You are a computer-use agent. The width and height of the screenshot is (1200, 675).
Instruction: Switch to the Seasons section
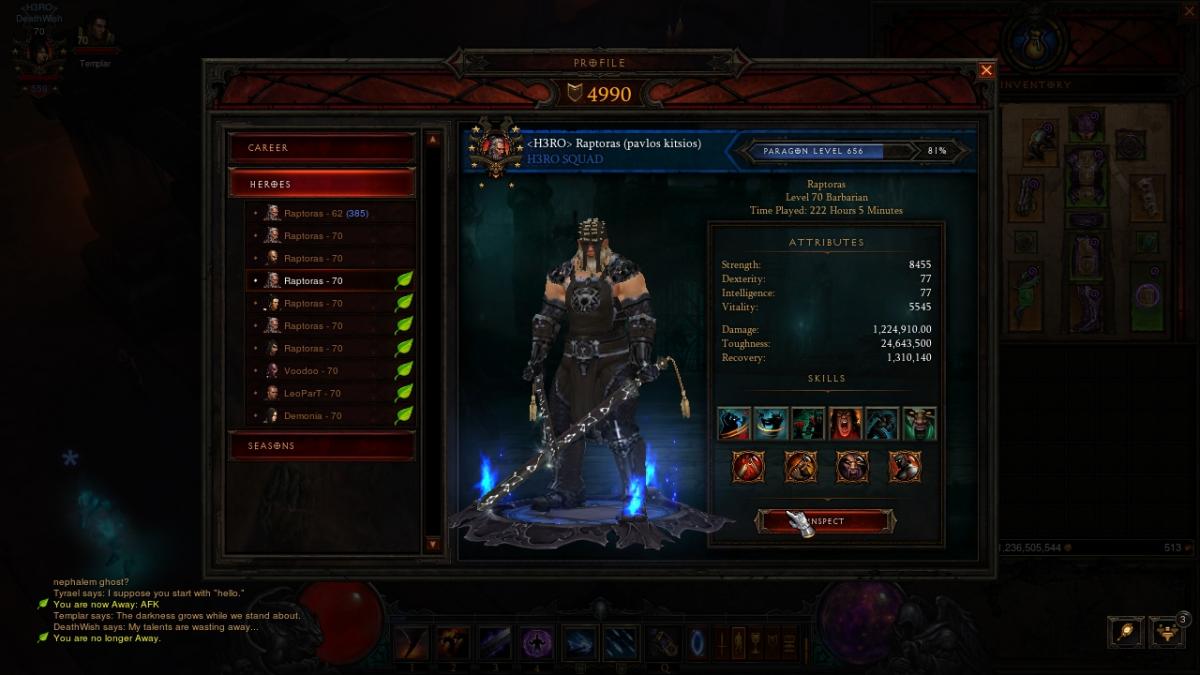click(x=322, y=446)
